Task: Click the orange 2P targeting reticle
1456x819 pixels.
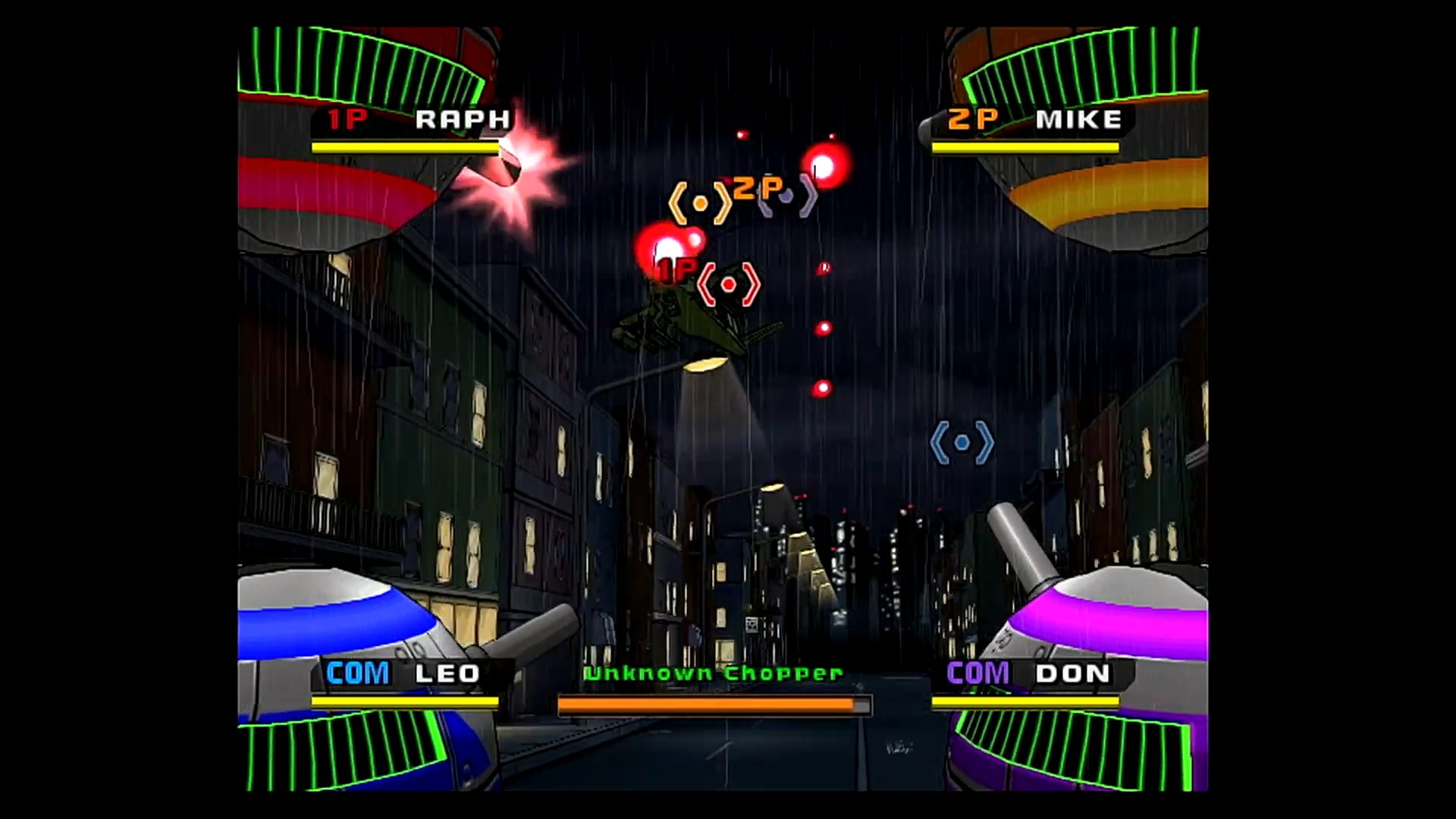Action: (x=700, y=203)
